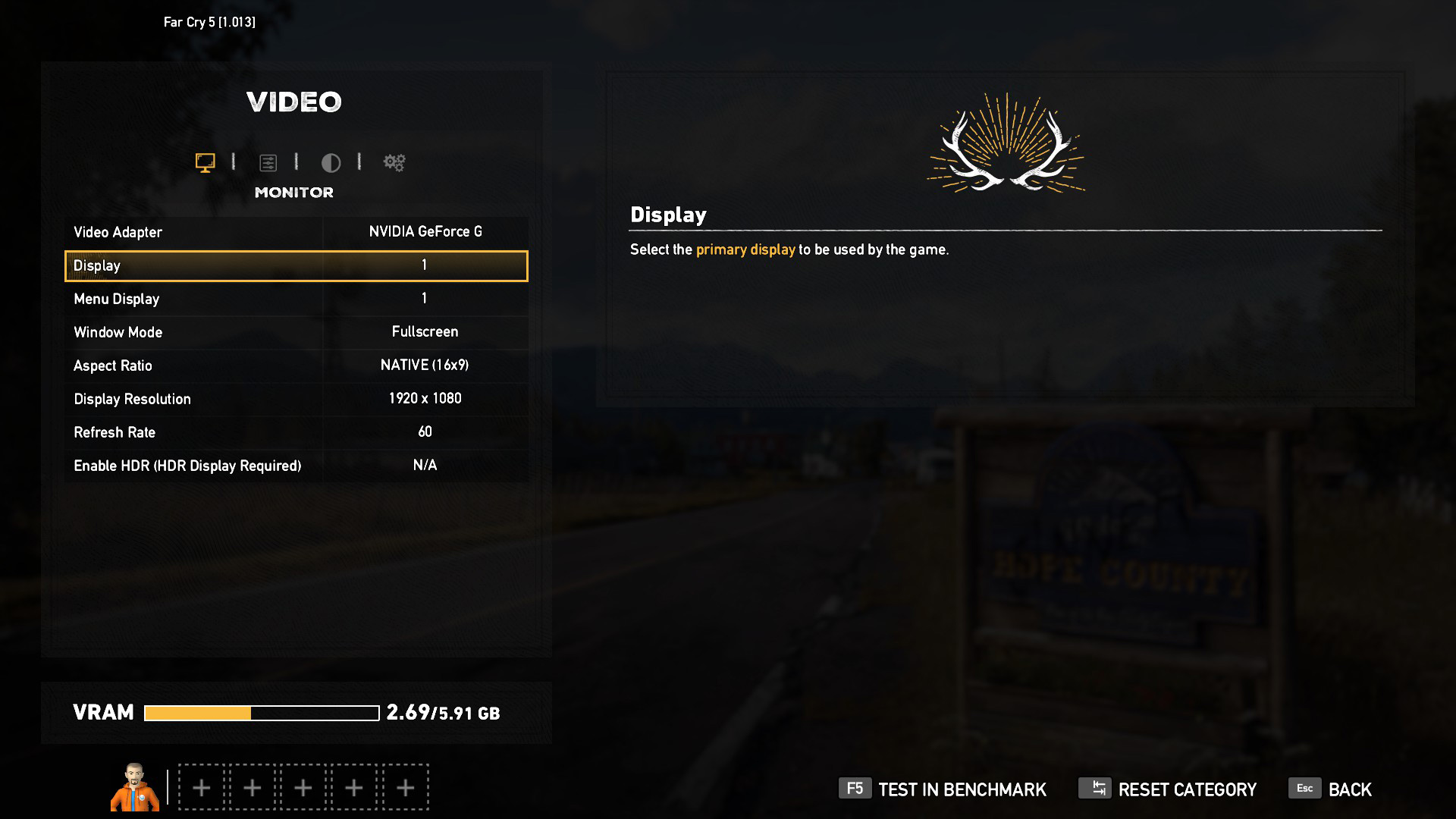Click Reset Category
The width and height of the screenshot is (1456, 819).
point(1168,789)
